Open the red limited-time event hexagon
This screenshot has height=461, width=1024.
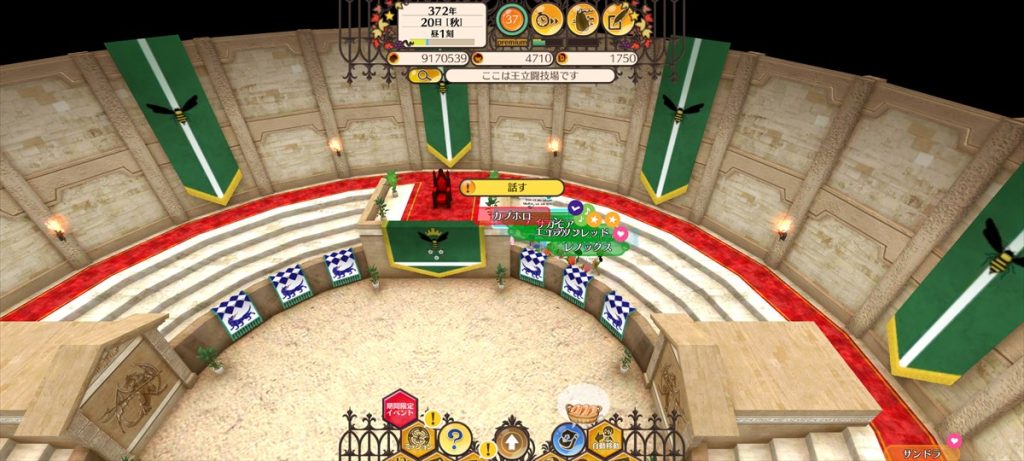click(x=399, y=409)
